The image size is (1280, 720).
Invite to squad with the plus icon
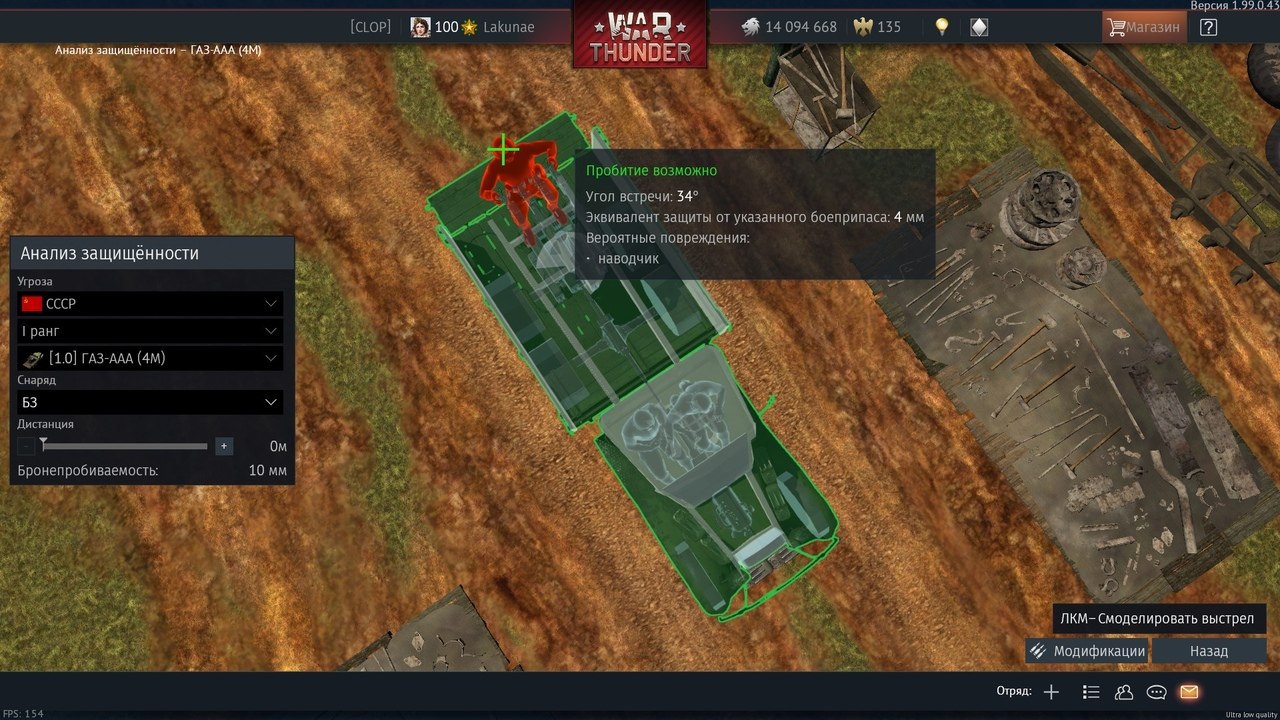(1051, 692)
